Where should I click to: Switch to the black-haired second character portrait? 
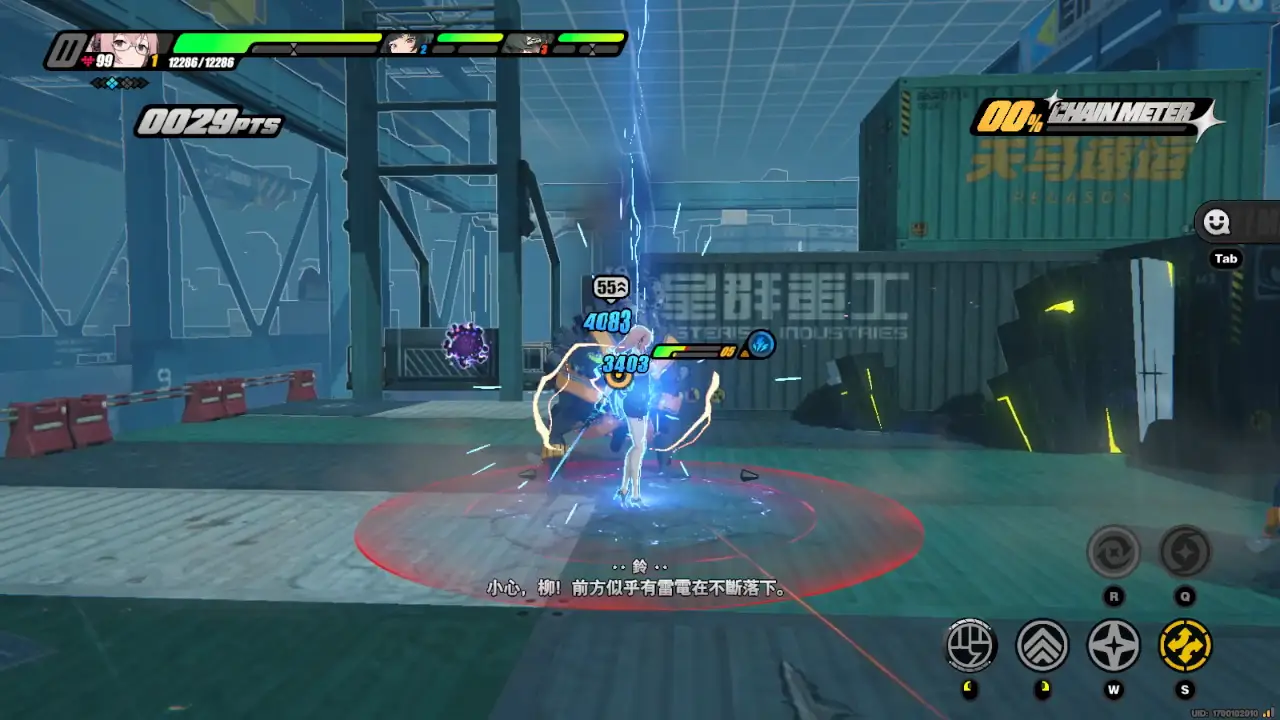pyautogui.click(x=403, y=43)
